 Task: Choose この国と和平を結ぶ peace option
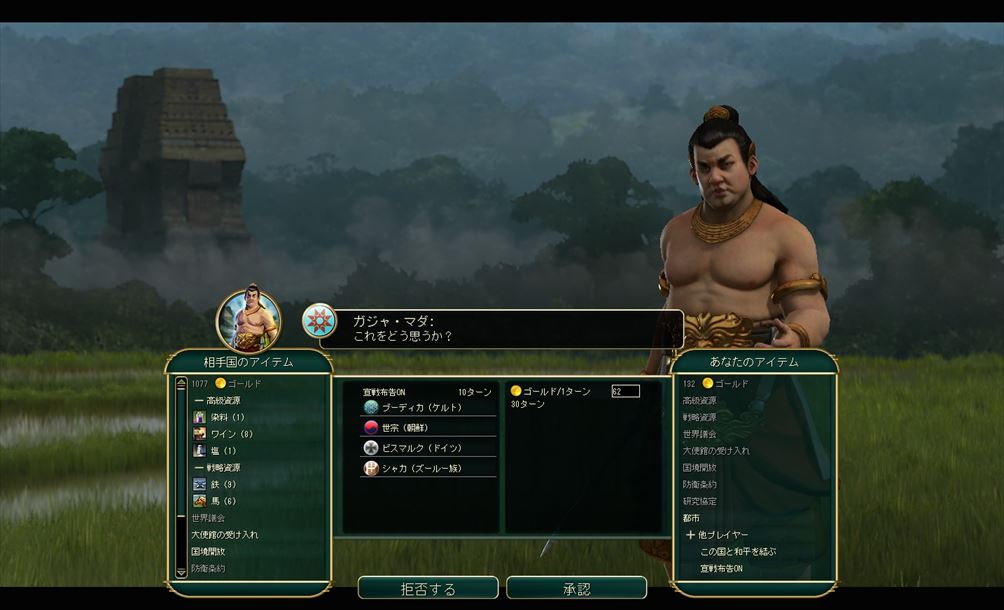tap(738, 552)
